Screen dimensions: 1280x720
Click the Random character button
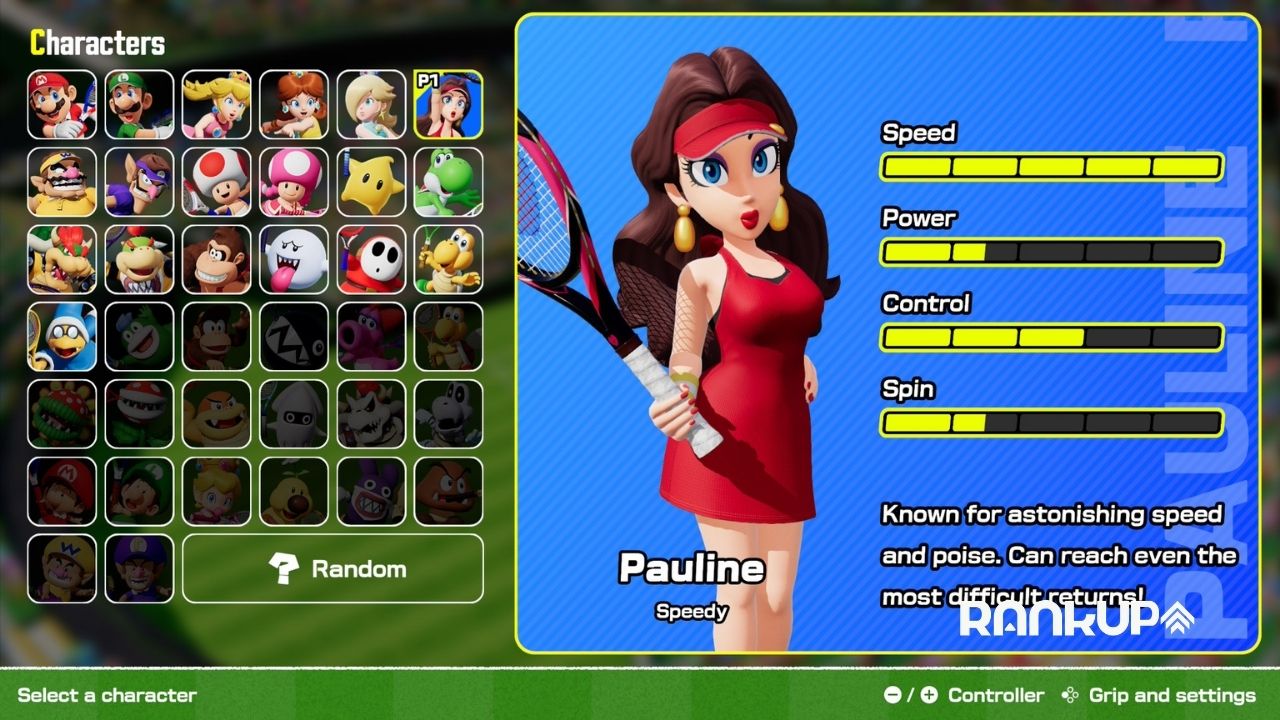tap(333, 569)
